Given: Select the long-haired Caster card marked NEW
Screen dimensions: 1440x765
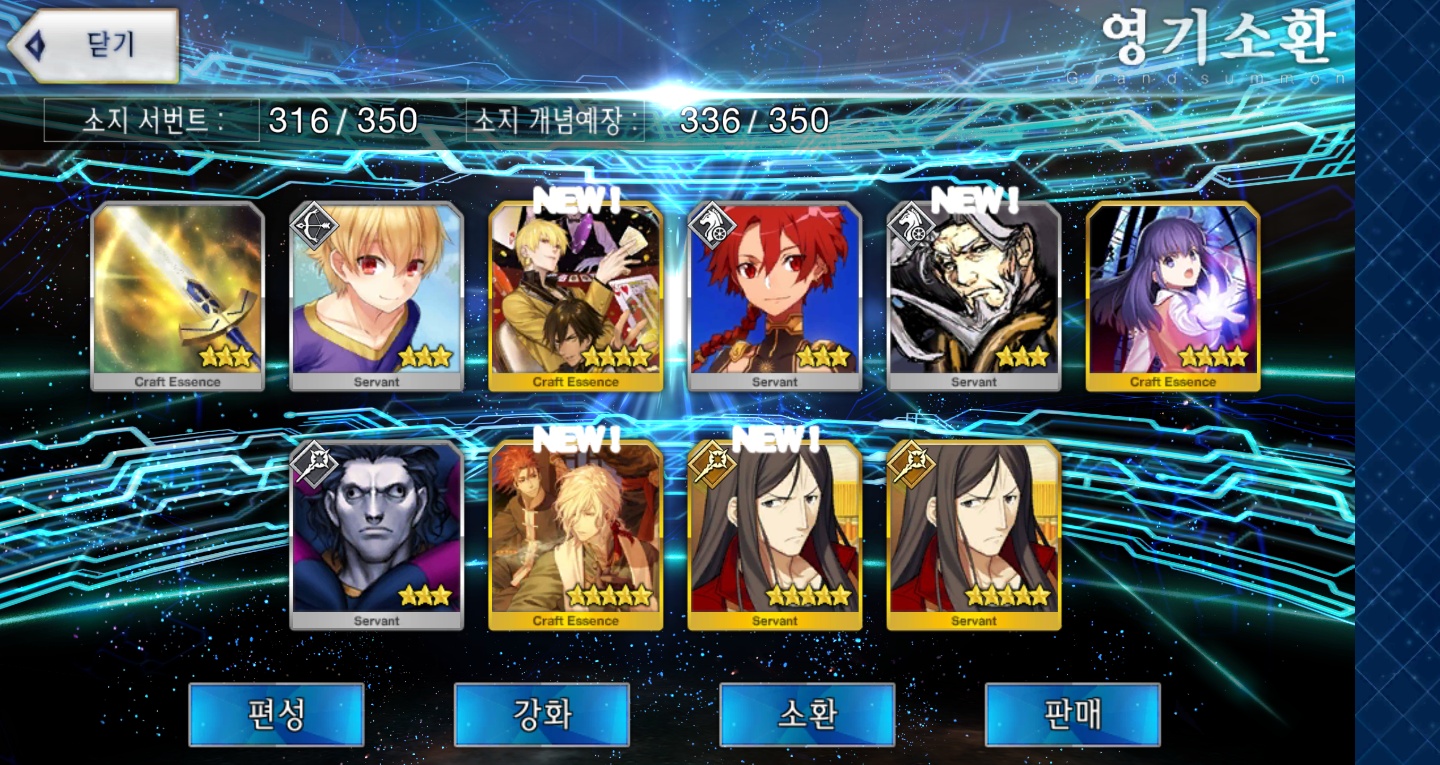Looking at the screenshot, I should (x=775, y=534).
